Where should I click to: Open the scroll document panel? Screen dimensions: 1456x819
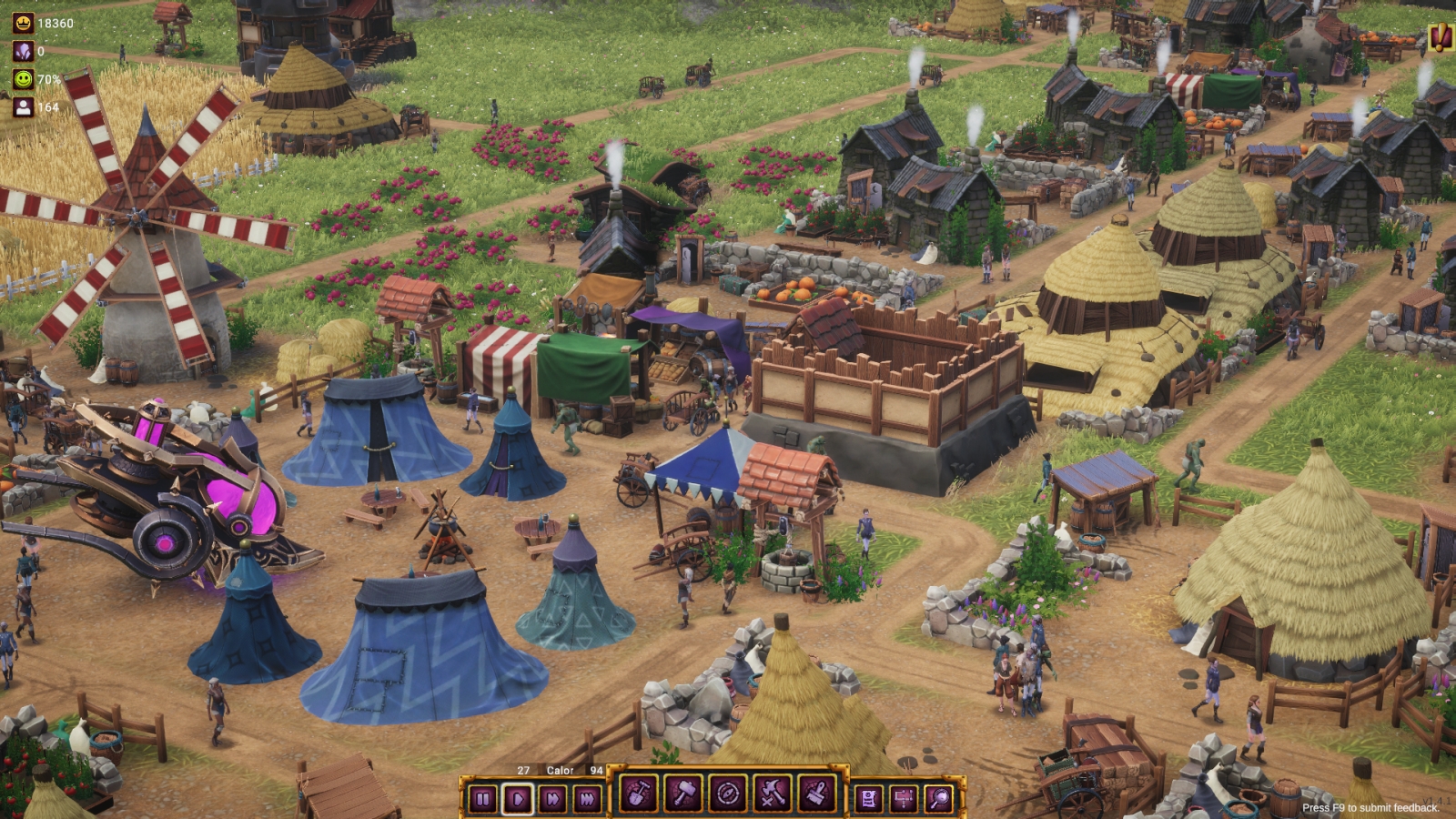(869, 799)
